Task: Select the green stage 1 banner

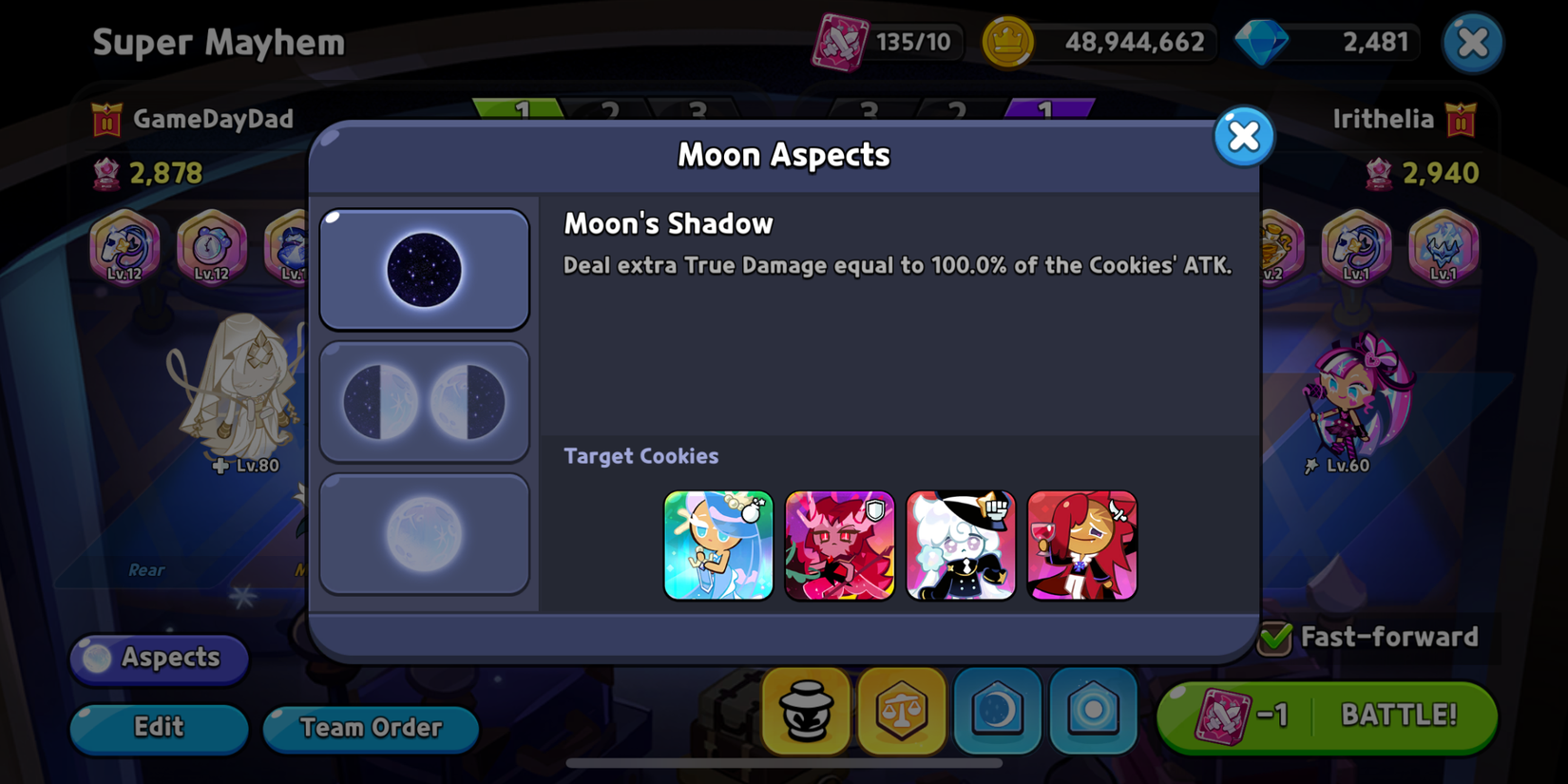Action: coord(523,108)
